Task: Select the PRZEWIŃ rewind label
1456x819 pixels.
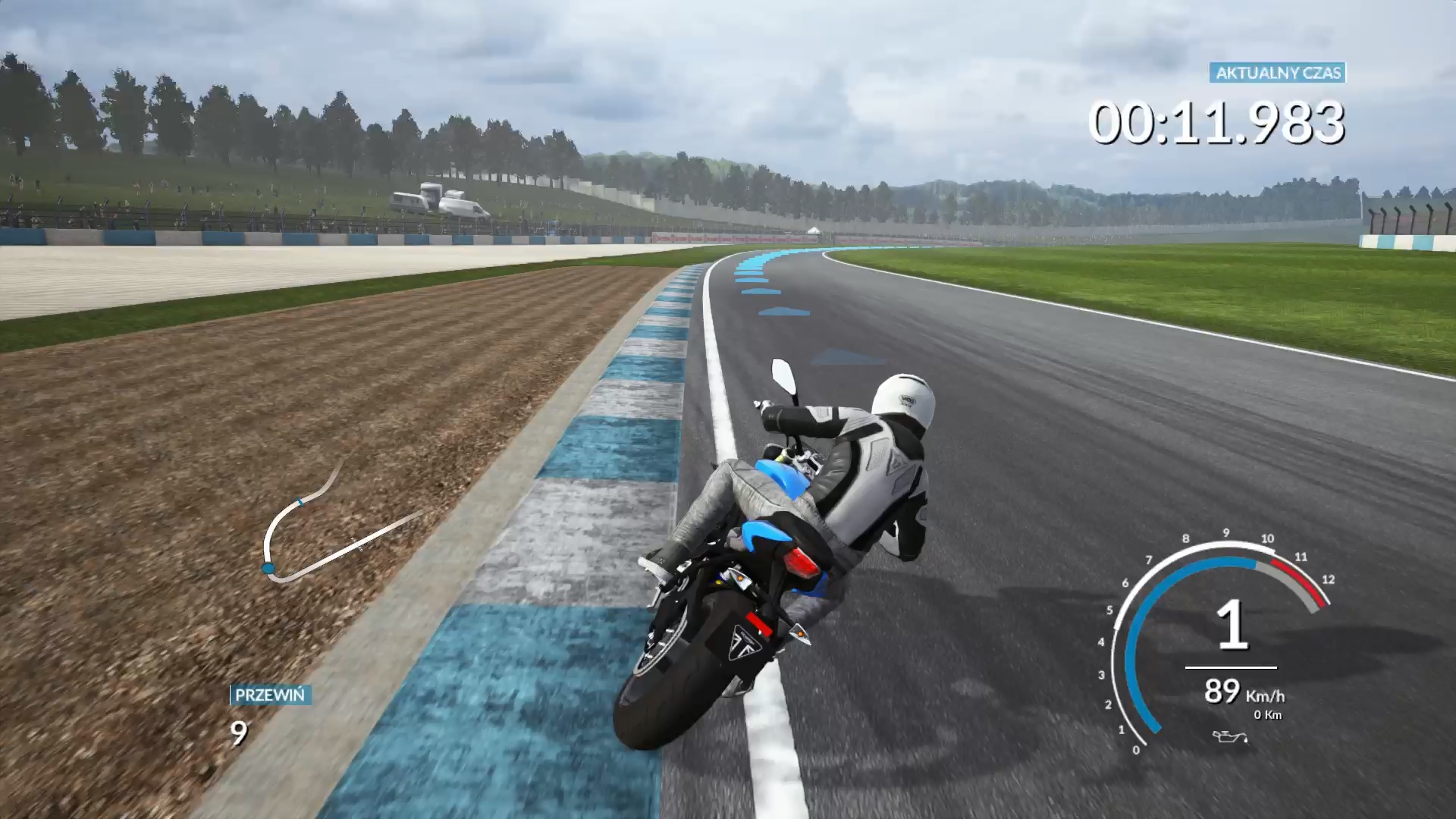Action: click(270, 695)
